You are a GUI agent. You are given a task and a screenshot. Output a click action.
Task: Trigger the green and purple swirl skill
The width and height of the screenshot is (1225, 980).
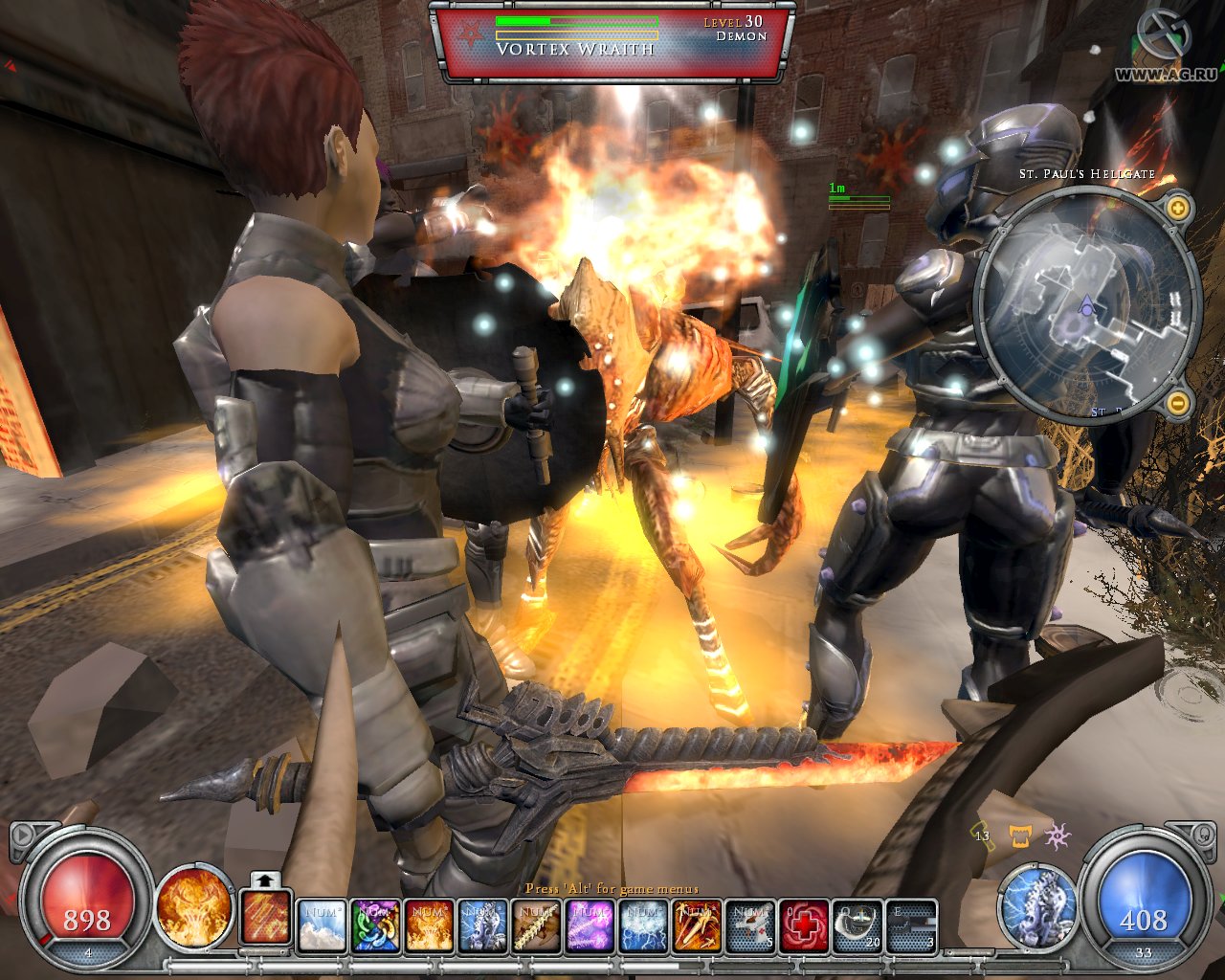[375, 926]
